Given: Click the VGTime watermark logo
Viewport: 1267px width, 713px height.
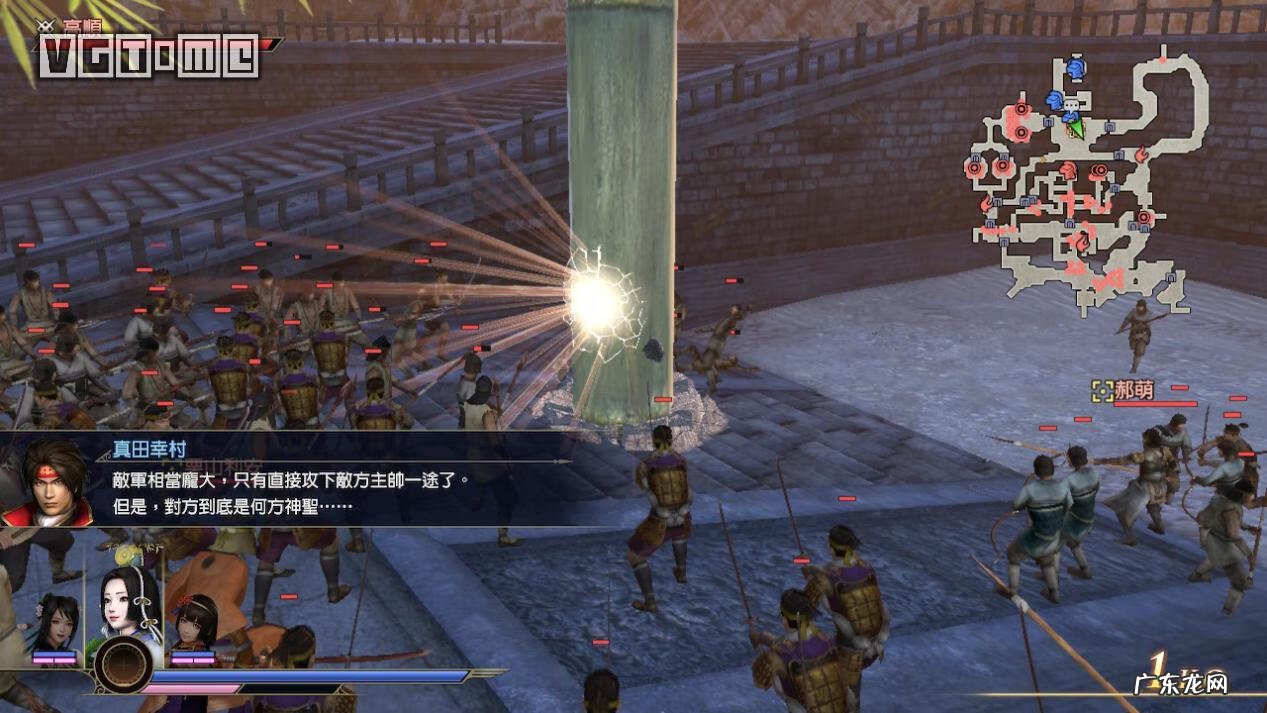Looking at the screenshot, I should [x=148, y=57].
